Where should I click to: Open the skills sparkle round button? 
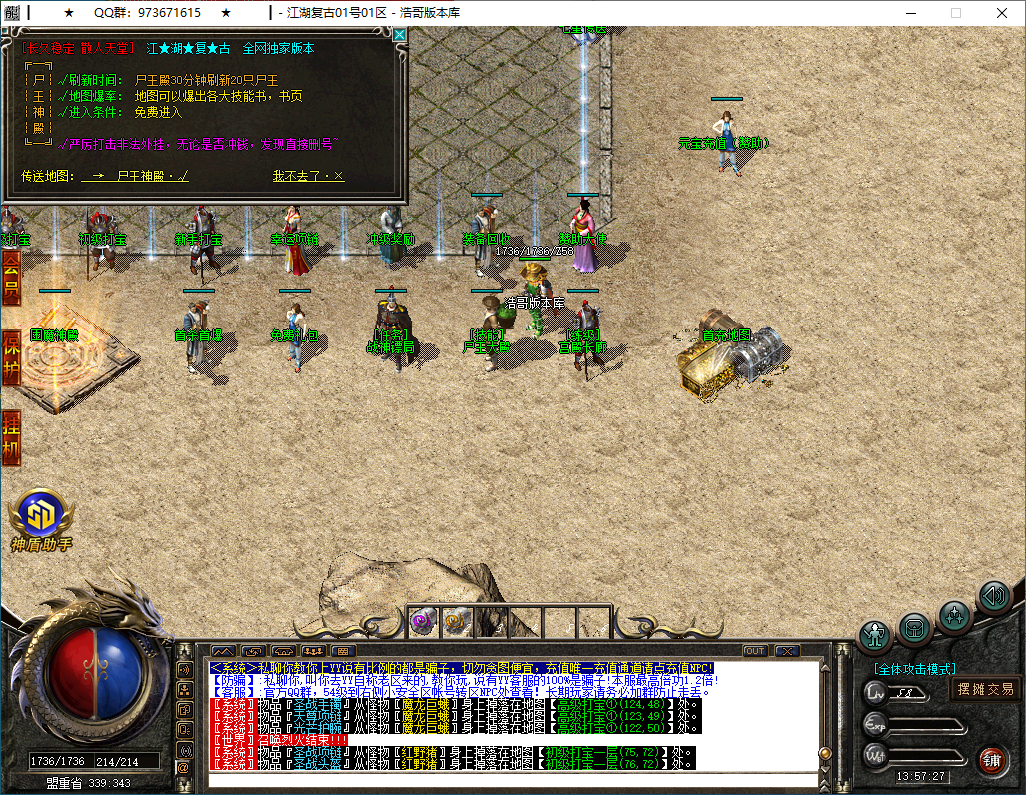(955, 612)
